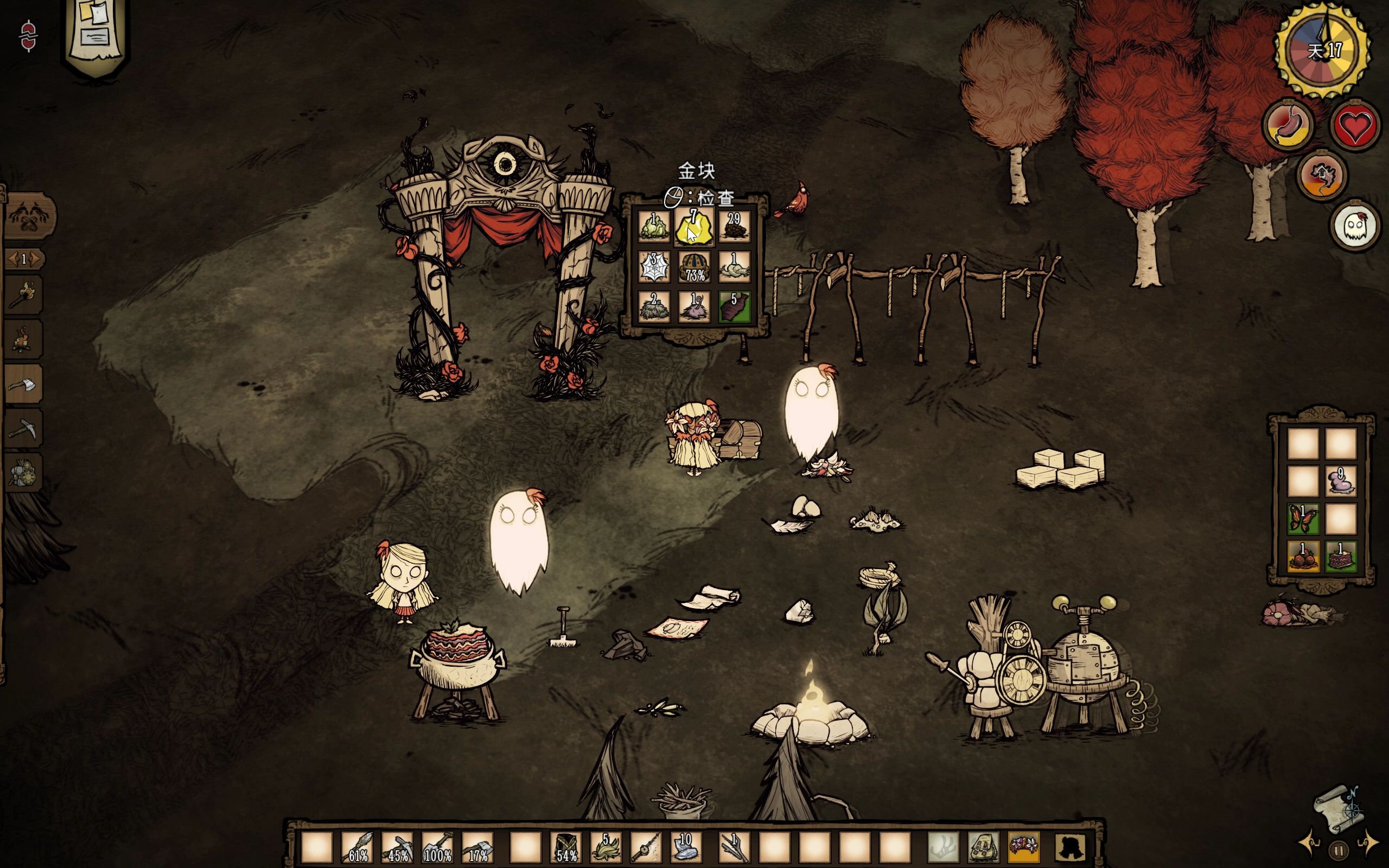Screen dimensions: 1389x868
Task: Pause the game
Action: (x=1338, y=850)
